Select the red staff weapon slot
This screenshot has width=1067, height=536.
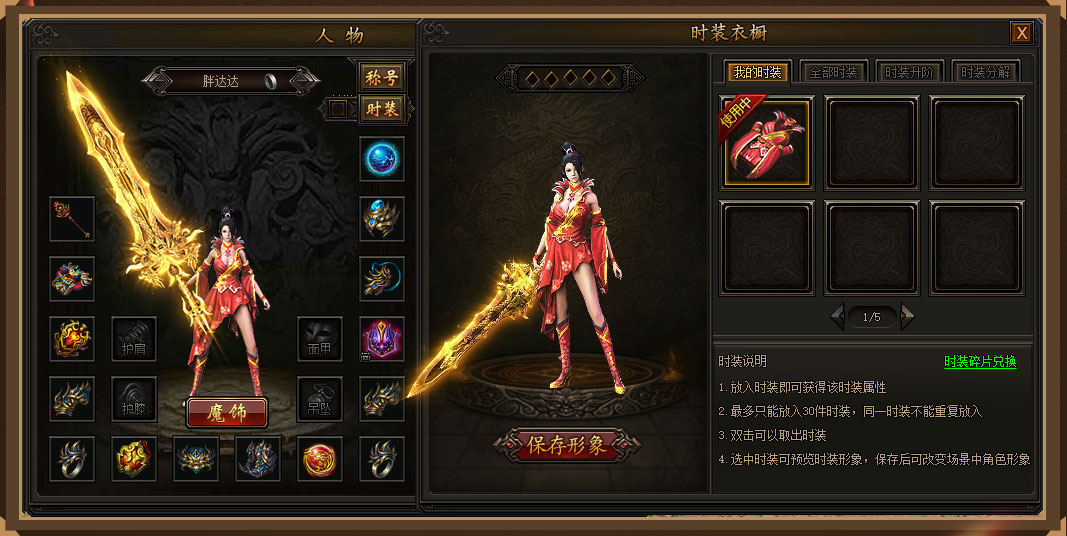(72, 219)
